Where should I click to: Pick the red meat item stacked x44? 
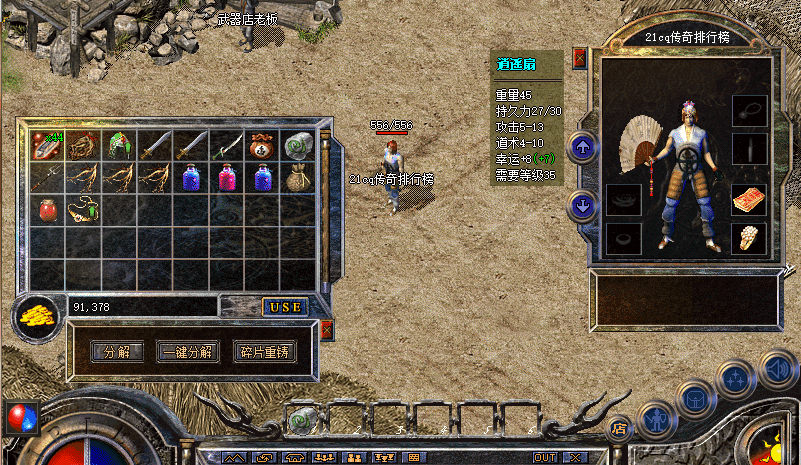click(47, 145)
